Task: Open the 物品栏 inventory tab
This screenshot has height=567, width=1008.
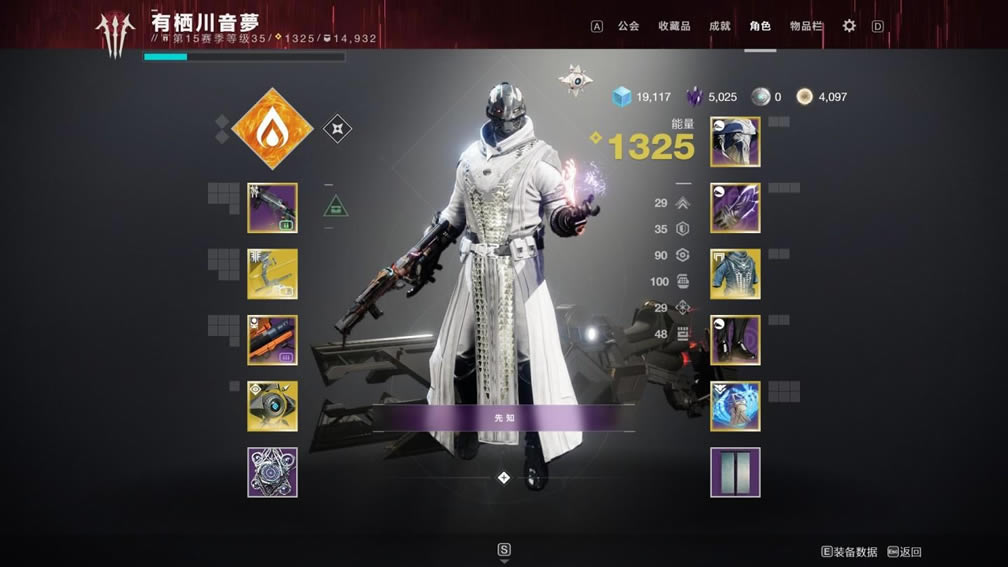Action: tap(806, 26)
